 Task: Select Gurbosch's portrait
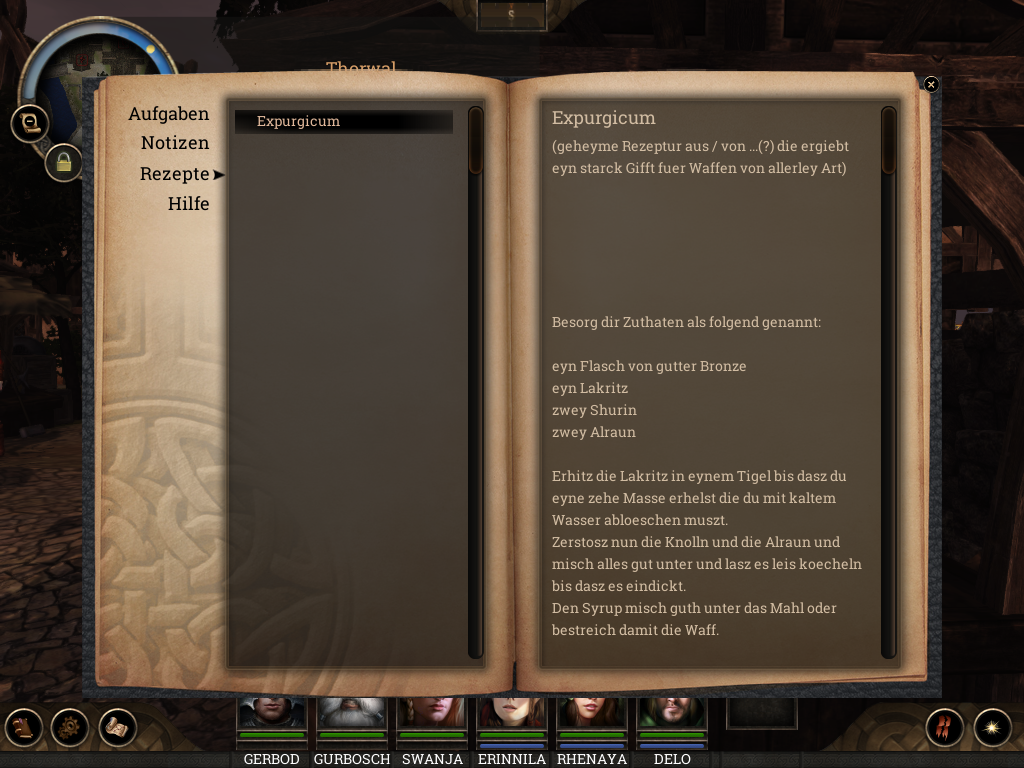tap(351, 714)
